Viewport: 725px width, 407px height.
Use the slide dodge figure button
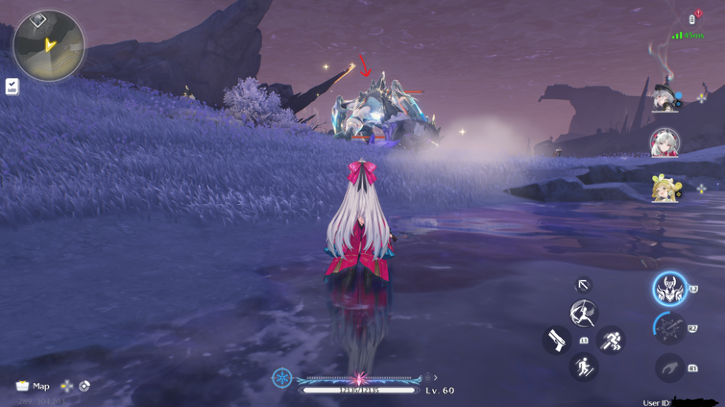coord(583,367)
